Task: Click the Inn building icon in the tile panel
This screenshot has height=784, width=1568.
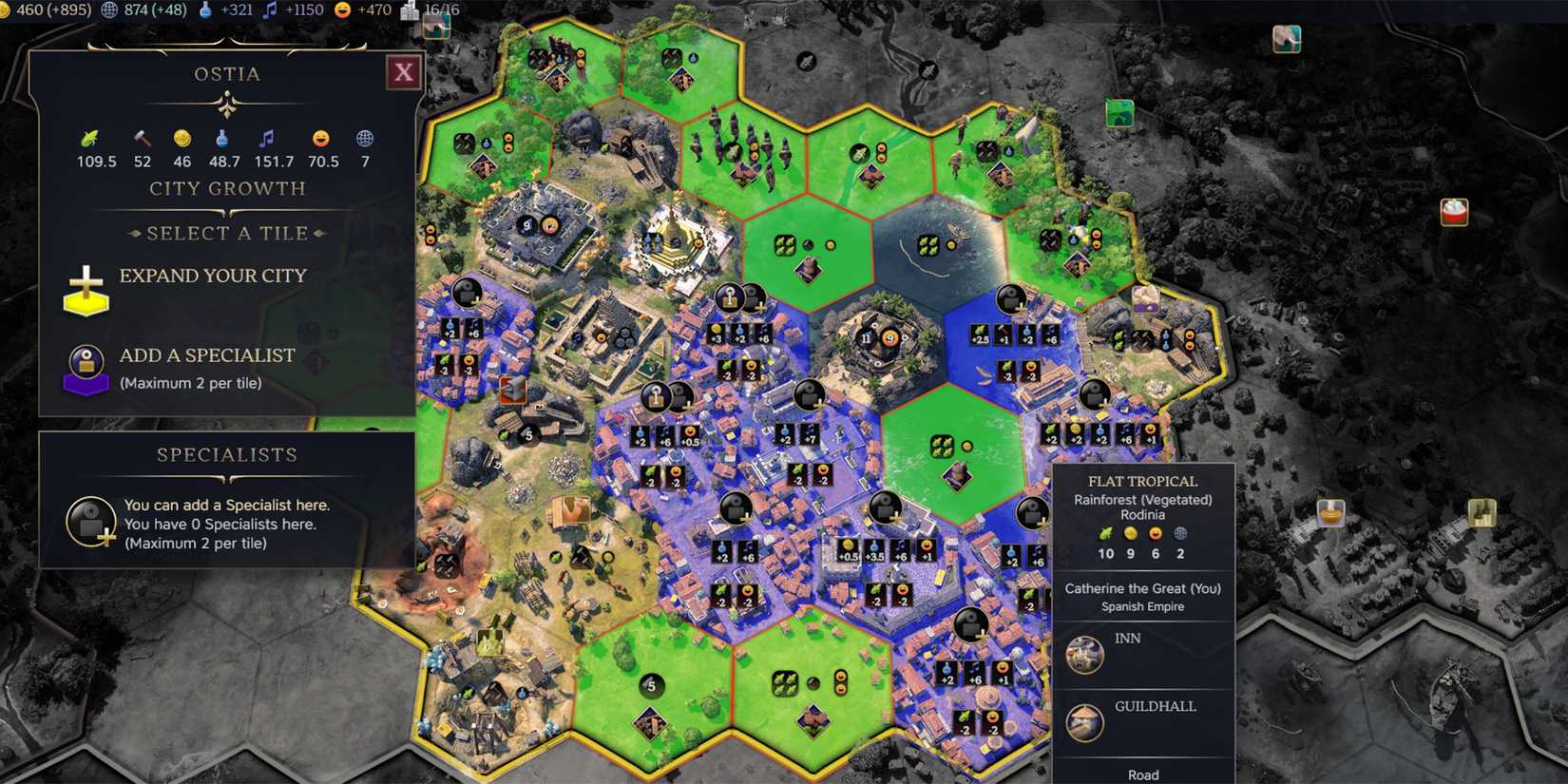Action: coord(1083,655)
